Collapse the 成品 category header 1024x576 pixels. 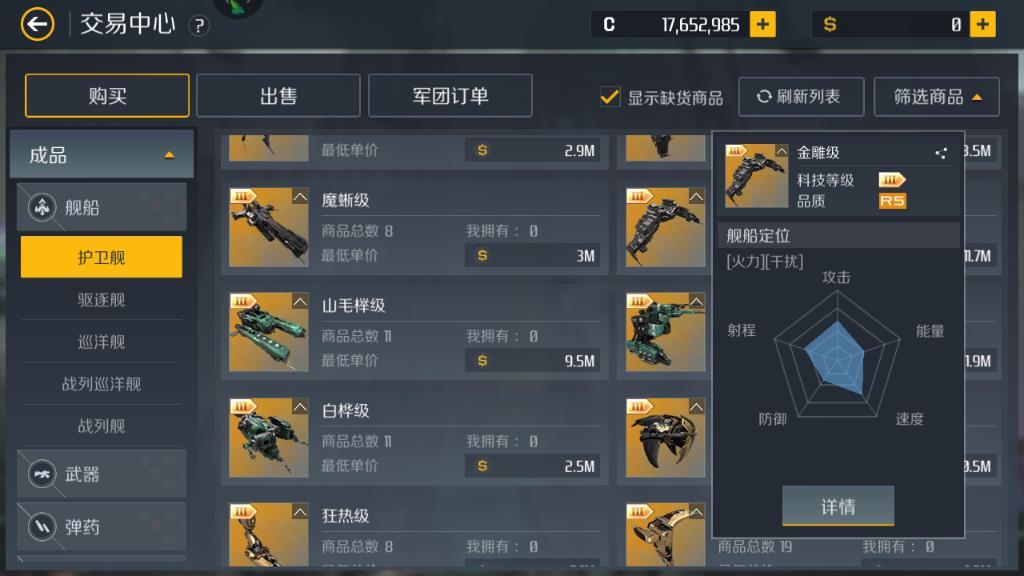102,155
